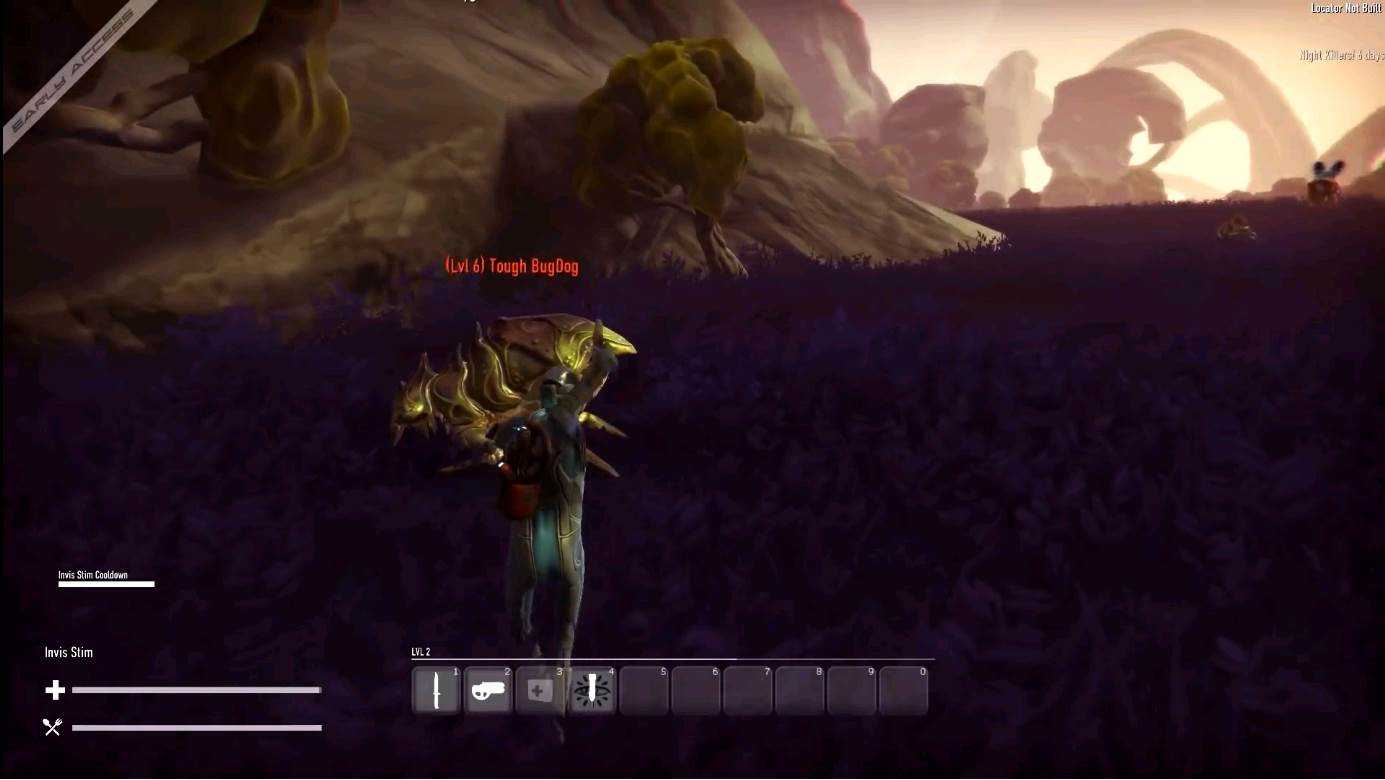Equip the gun in hotbar slot 2
Viewport: 1385px width, 780px height.
coord(489,691)
